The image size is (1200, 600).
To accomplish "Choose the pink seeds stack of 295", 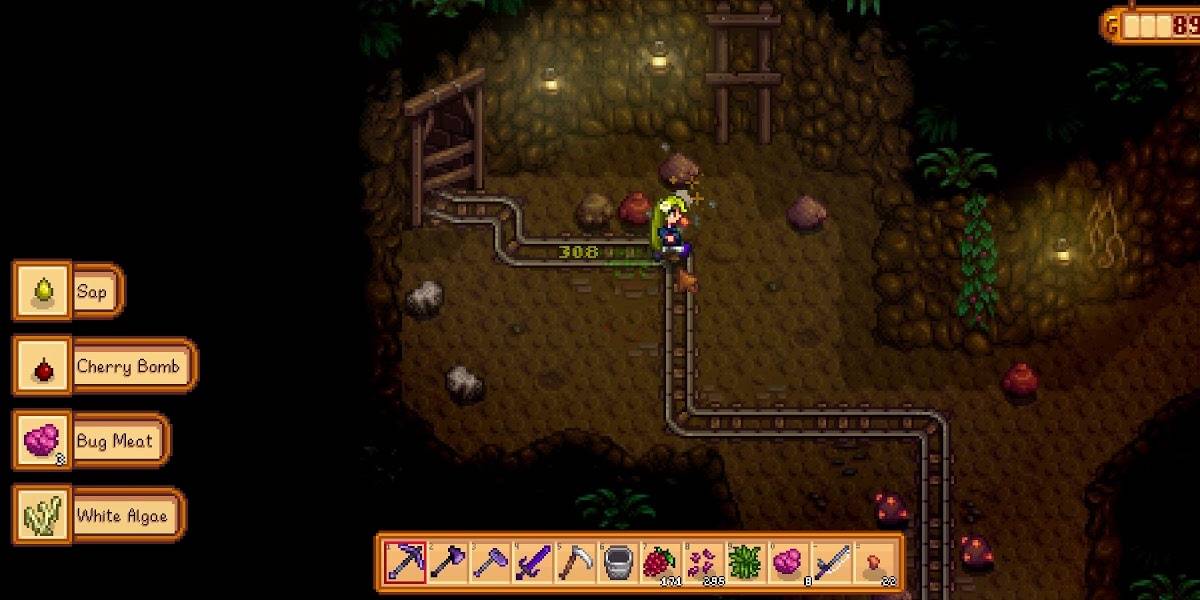I will click(702, 562).
